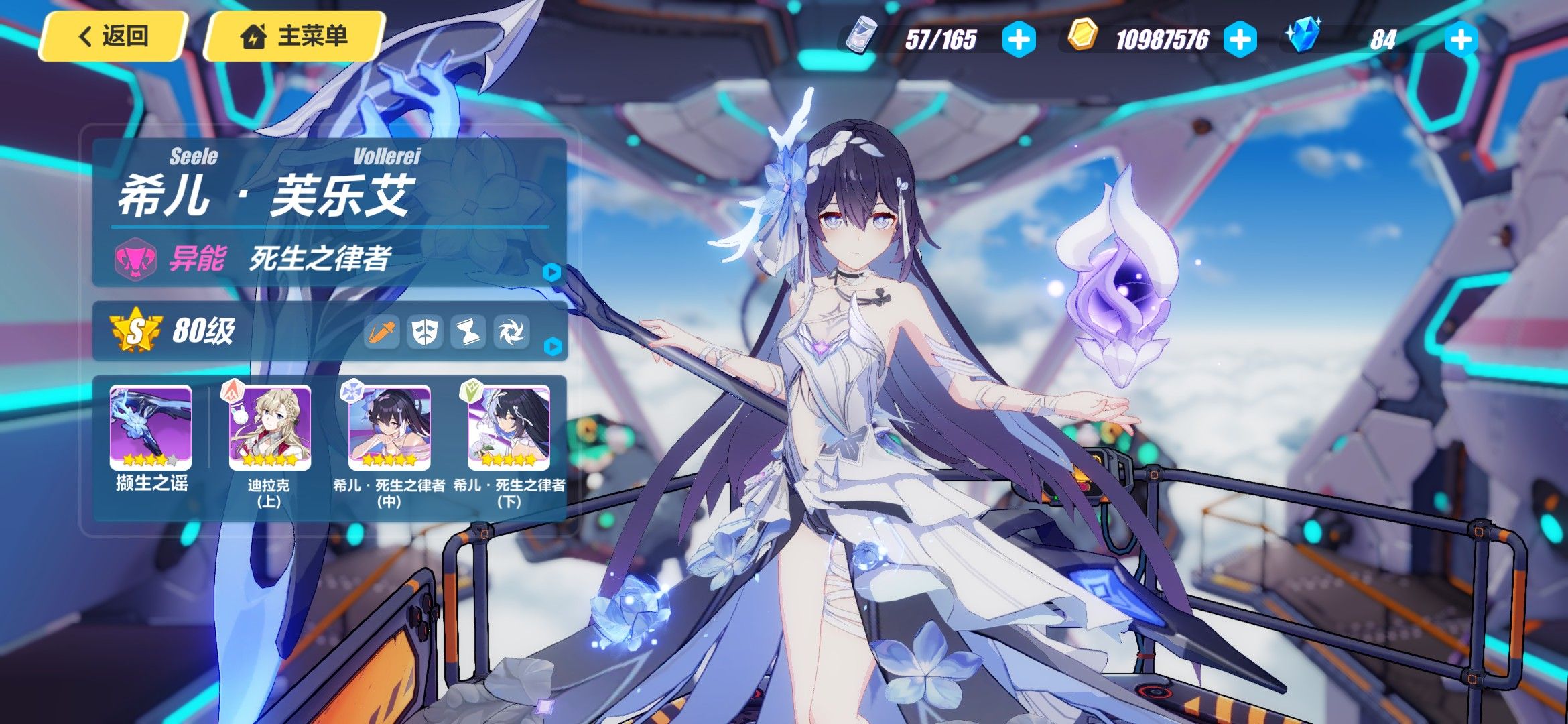Expand the level and skills panel arrow
The image size is (1568, 724).
[552, 347]
